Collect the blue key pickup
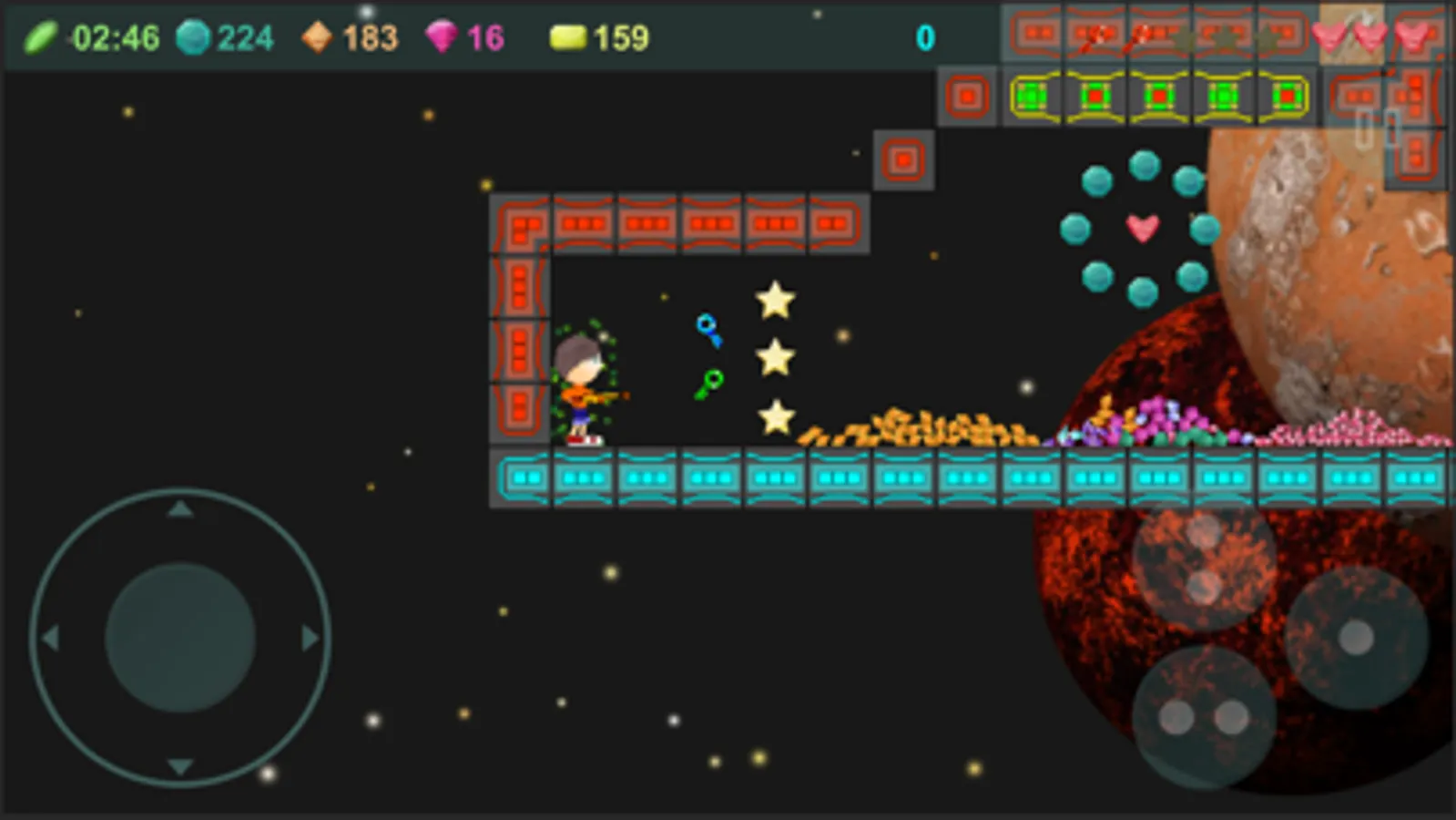Screen dimensions: 1456x820 coord(709,329)
